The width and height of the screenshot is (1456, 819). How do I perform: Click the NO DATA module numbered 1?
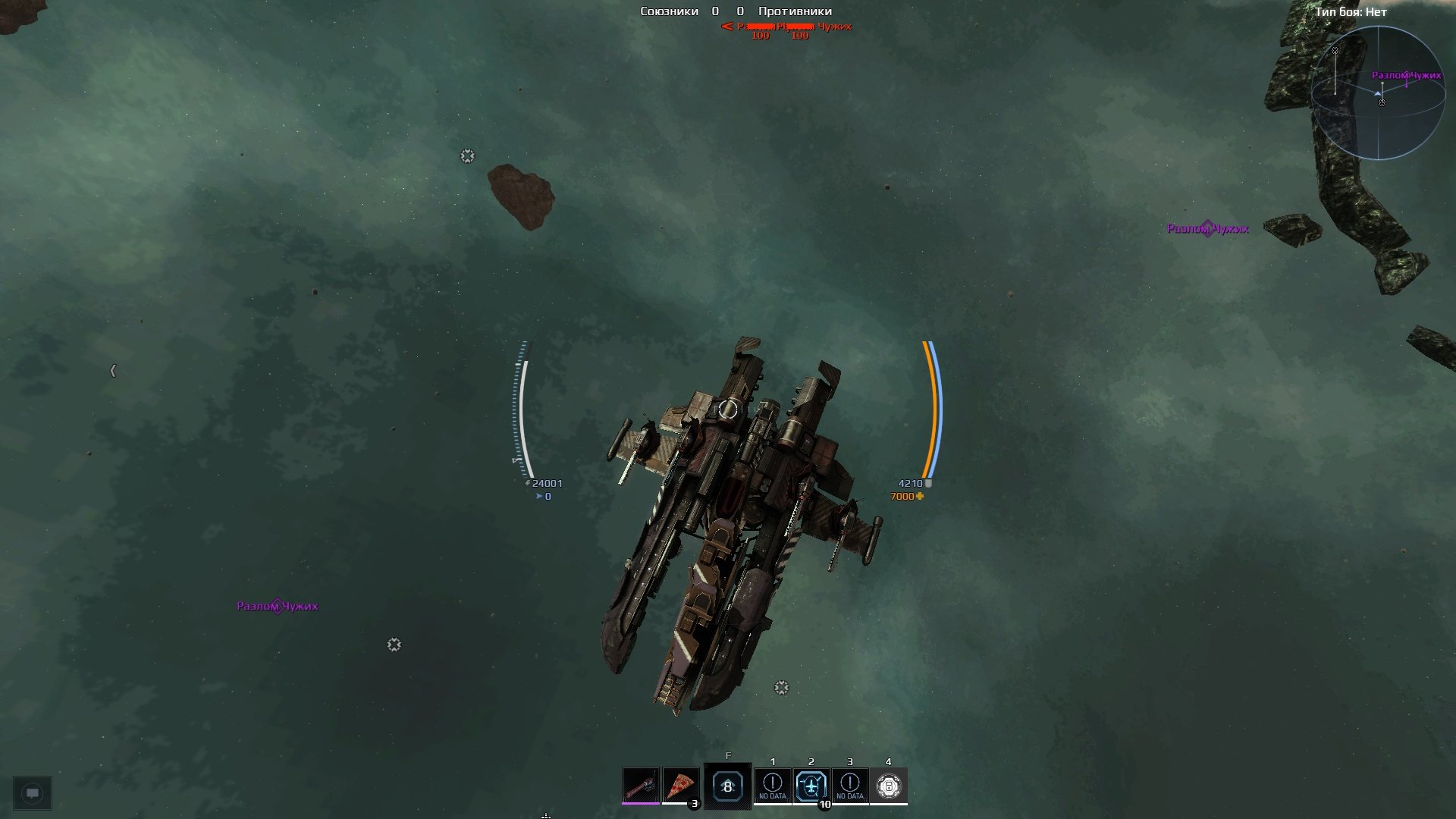(773, 786)
